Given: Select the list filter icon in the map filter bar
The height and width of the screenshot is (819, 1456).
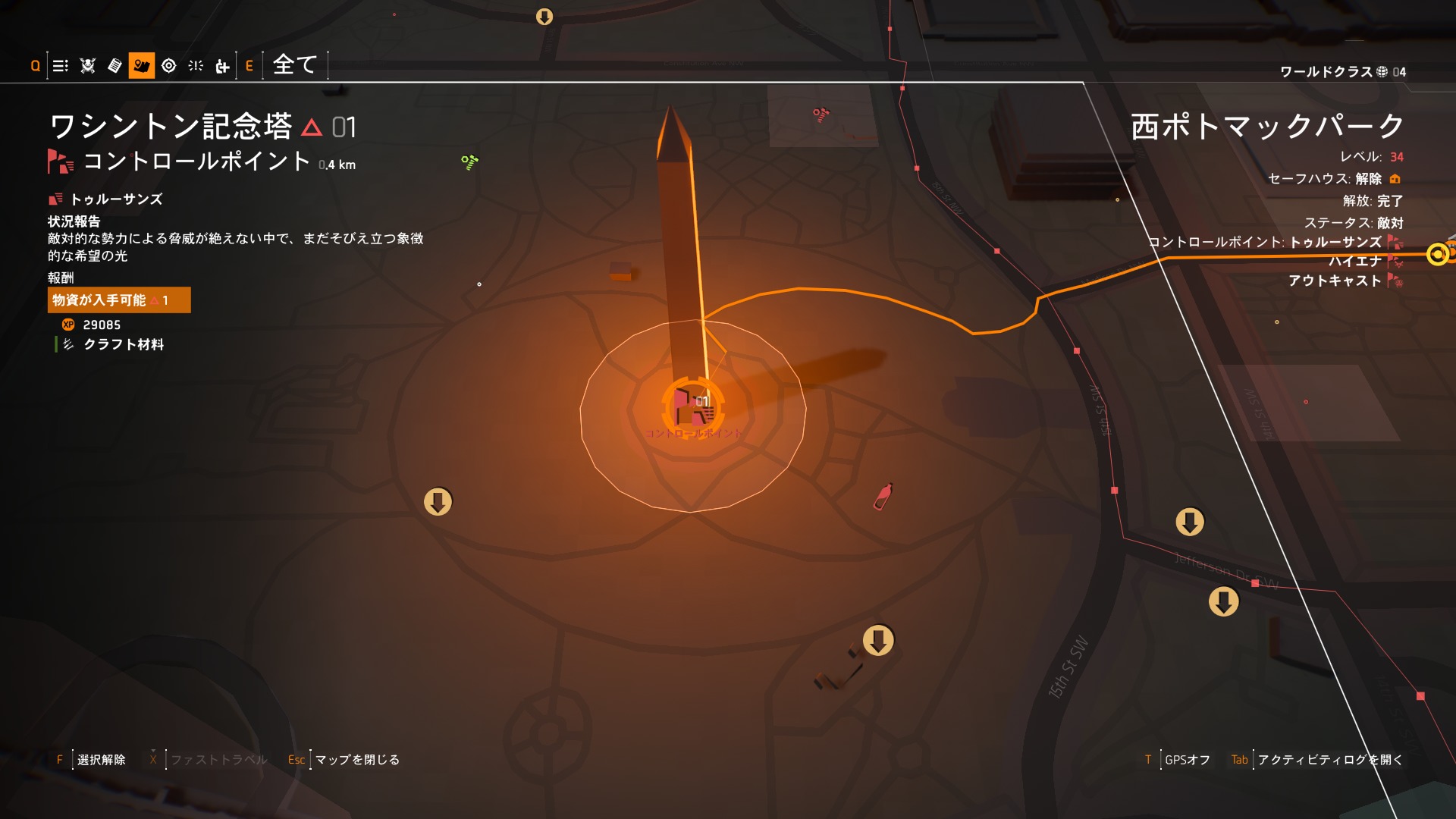Looking at the screenshot, I should [61, 66].
